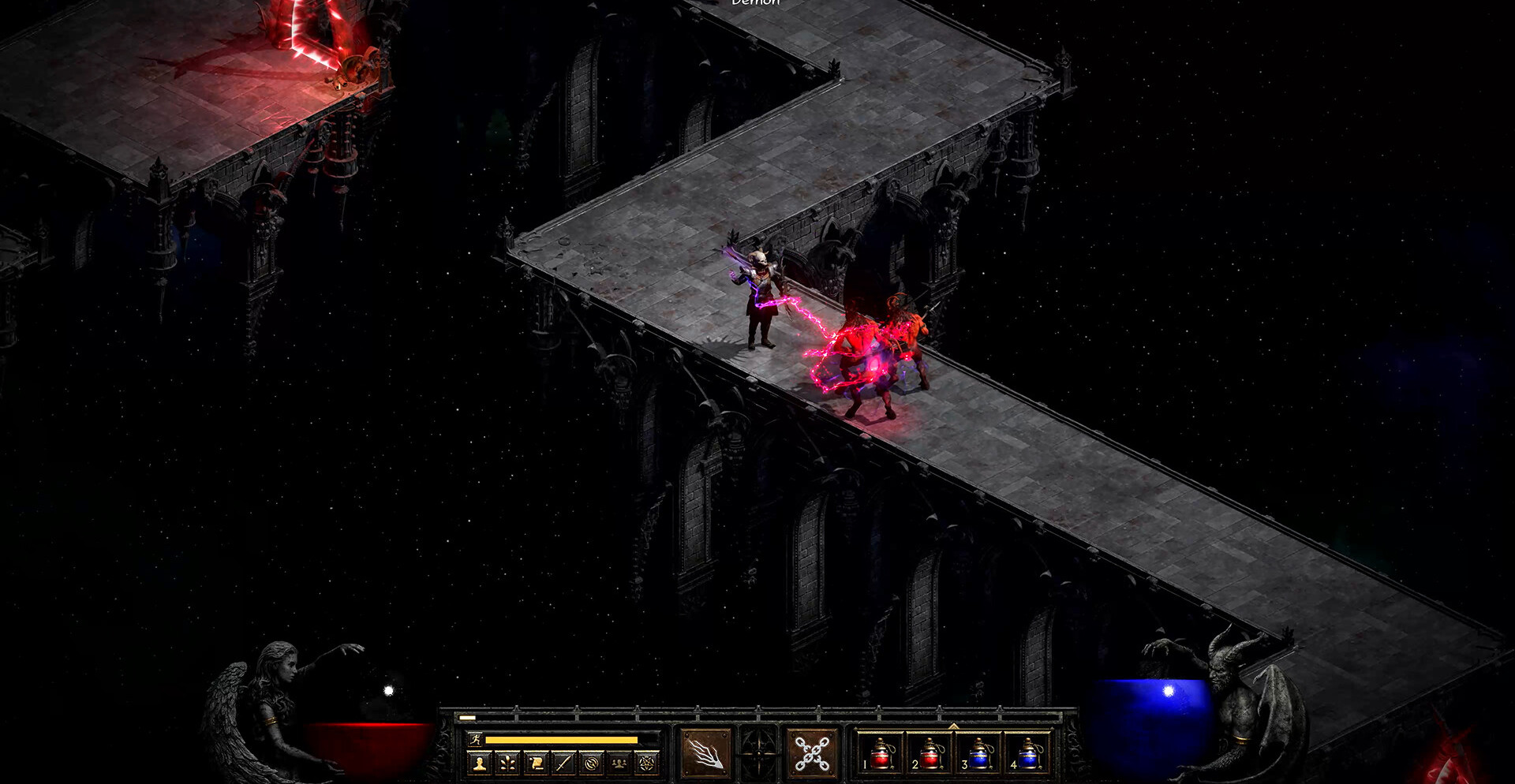Toggle the run/walk icon
Viewport: 1515px width, 784px height.
pyautogui.click(x=475, y=739)
